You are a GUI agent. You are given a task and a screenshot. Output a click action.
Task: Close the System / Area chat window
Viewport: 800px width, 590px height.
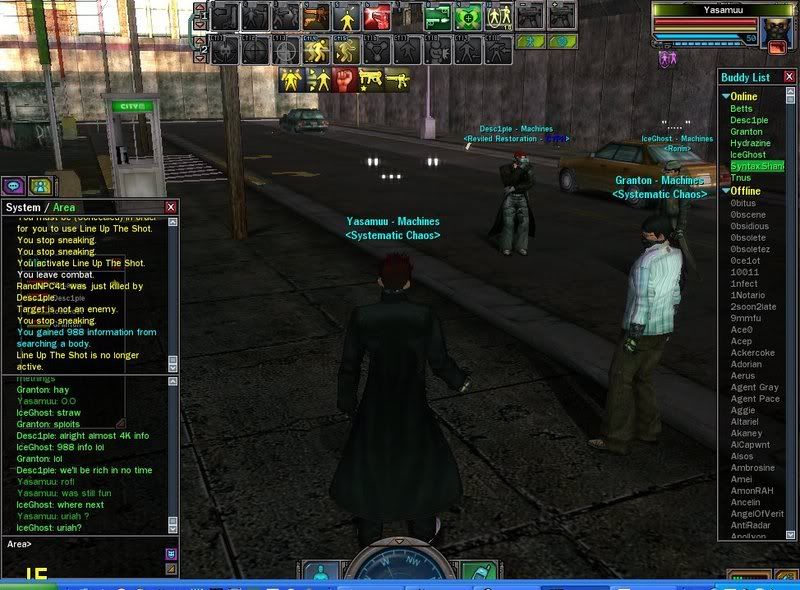tap(171, 207)
